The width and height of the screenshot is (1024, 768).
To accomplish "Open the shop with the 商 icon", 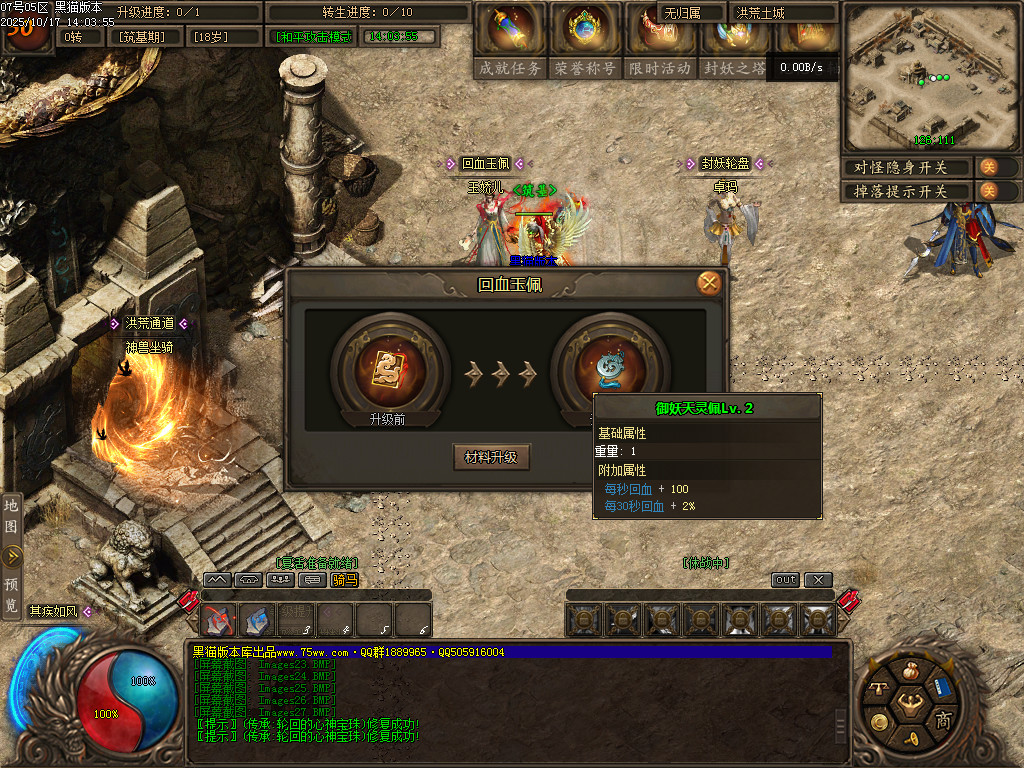I will [x=942, y=720].
